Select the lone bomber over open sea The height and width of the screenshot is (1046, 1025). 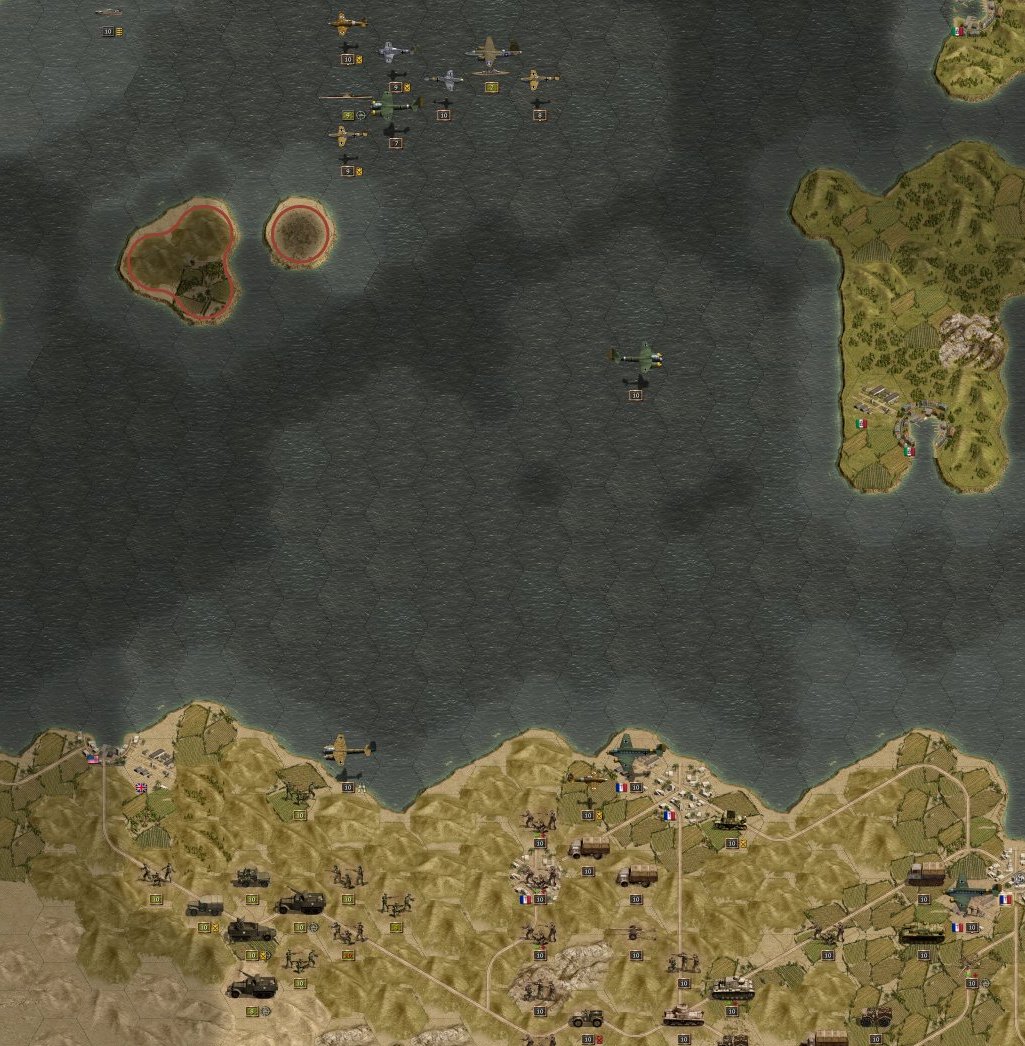[x=636, y=357]
